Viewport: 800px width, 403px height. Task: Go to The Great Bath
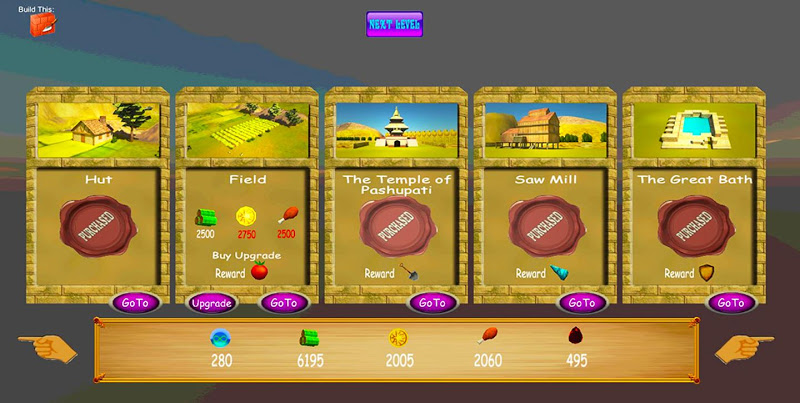pyautogui.click(x=730, y=302)
